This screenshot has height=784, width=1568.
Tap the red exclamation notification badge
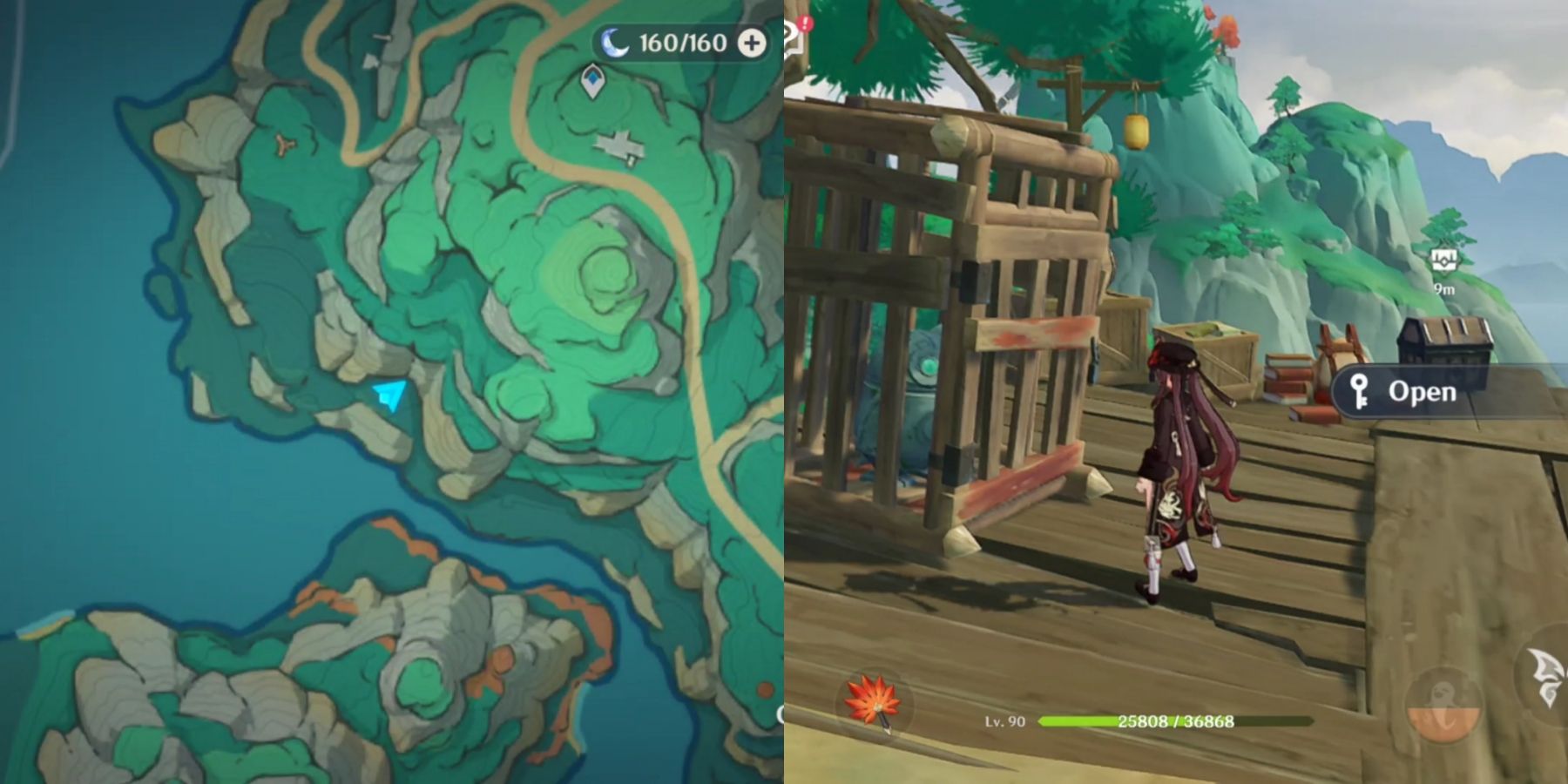click(x=805, y=22)
